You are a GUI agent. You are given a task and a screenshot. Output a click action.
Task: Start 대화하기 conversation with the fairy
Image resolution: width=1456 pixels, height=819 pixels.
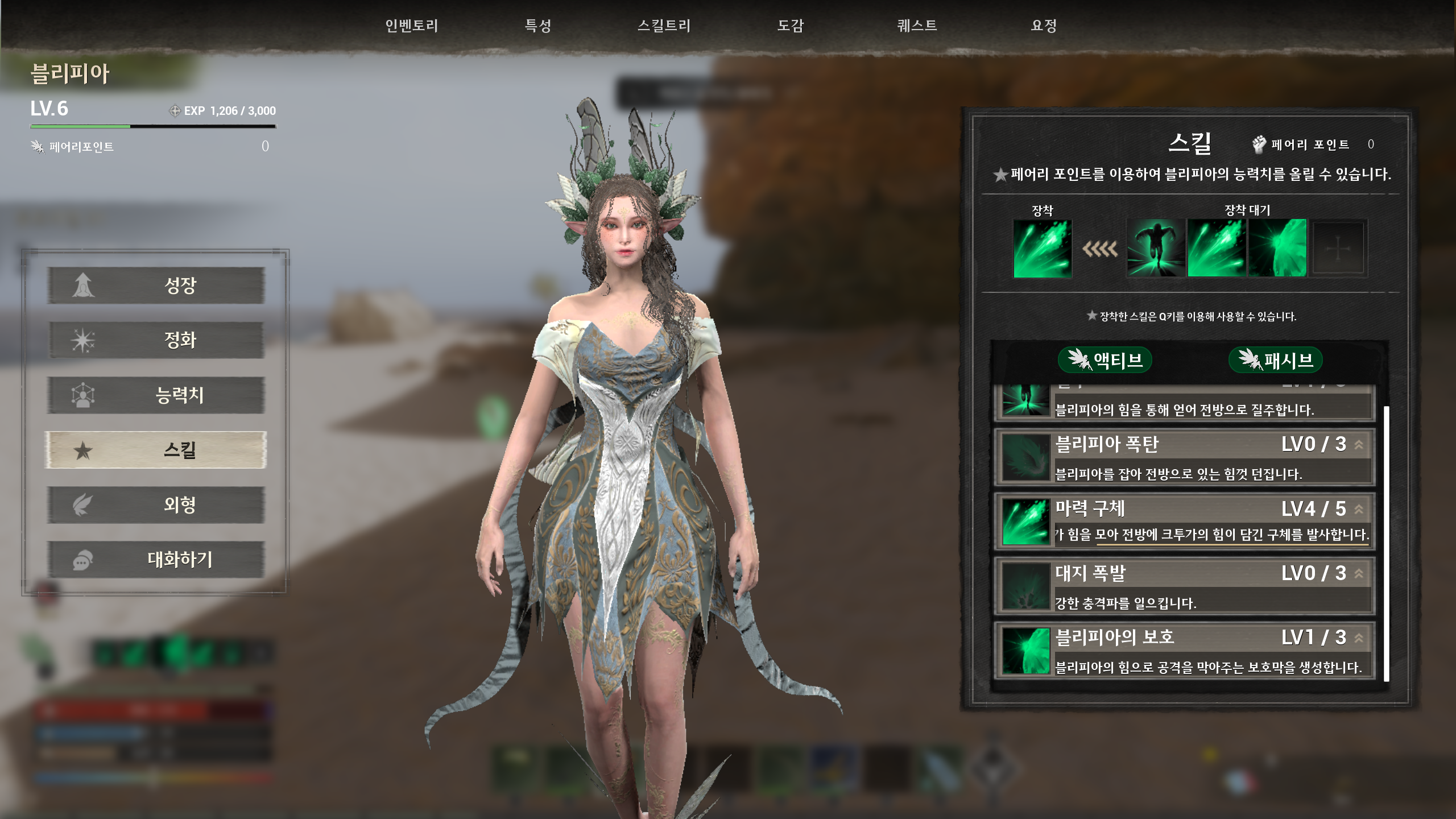[x=156, y=560]
